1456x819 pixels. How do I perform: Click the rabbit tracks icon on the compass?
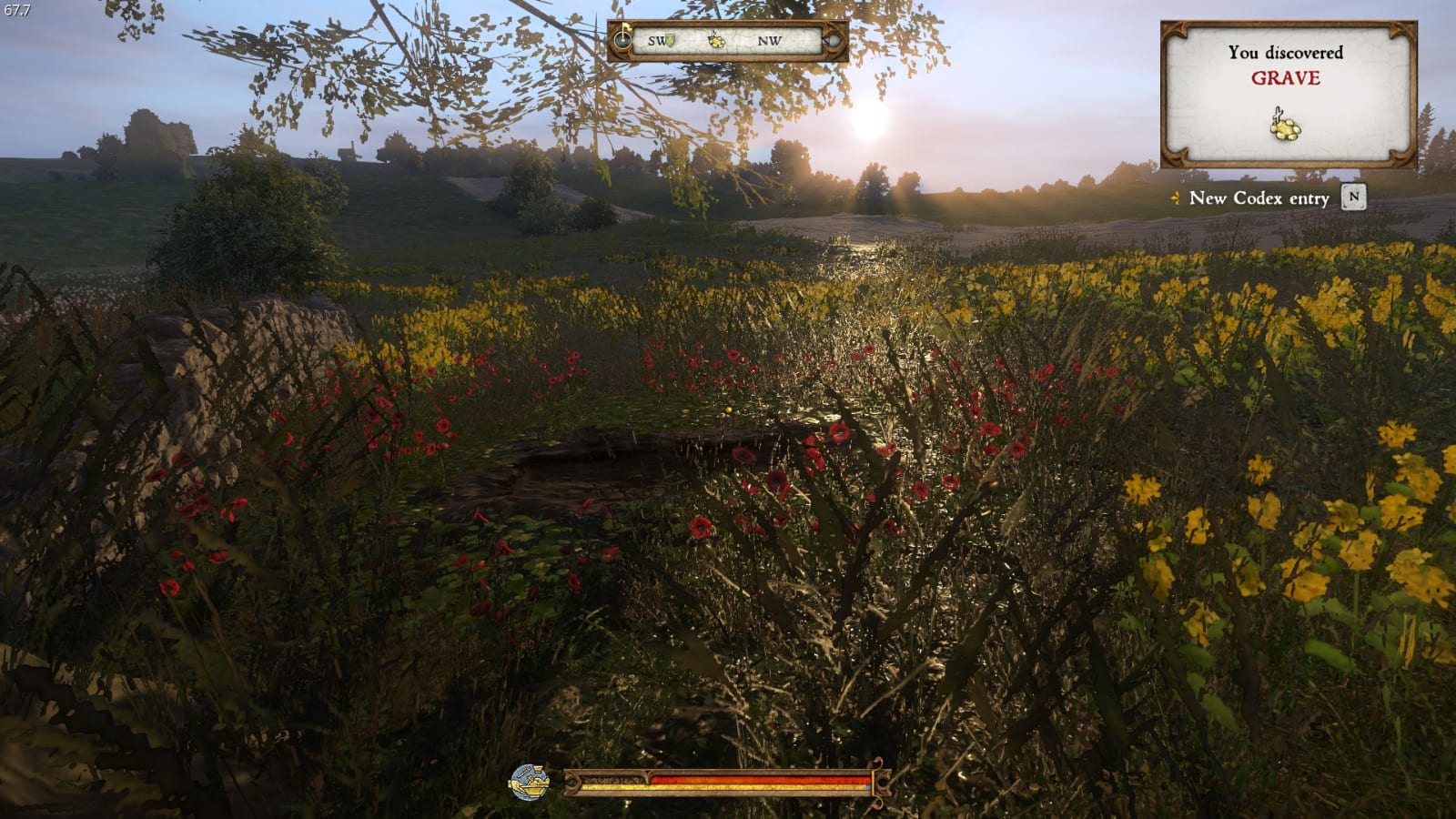pos(716,42)
